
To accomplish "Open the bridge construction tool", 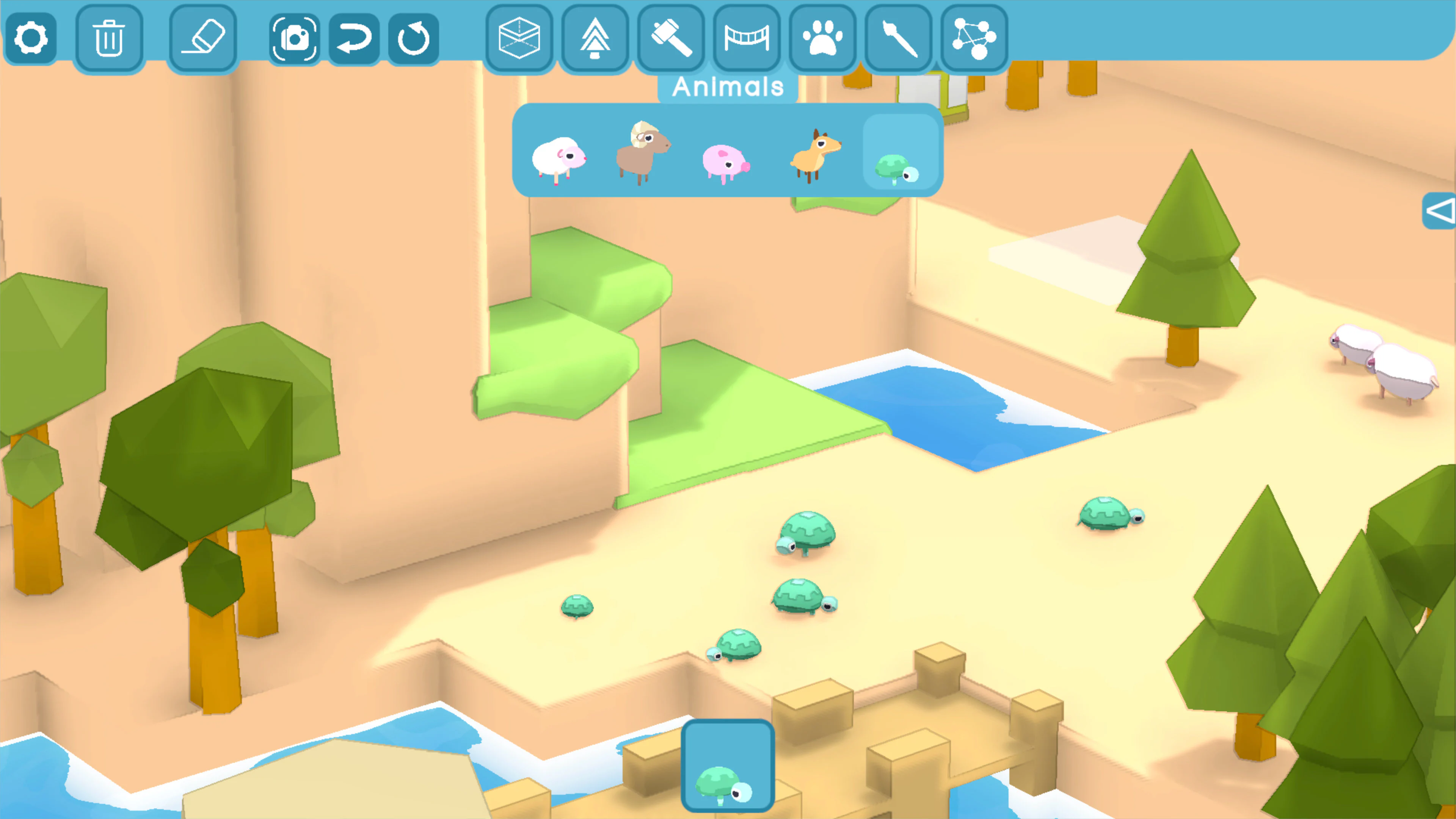I will pos(747,37).
